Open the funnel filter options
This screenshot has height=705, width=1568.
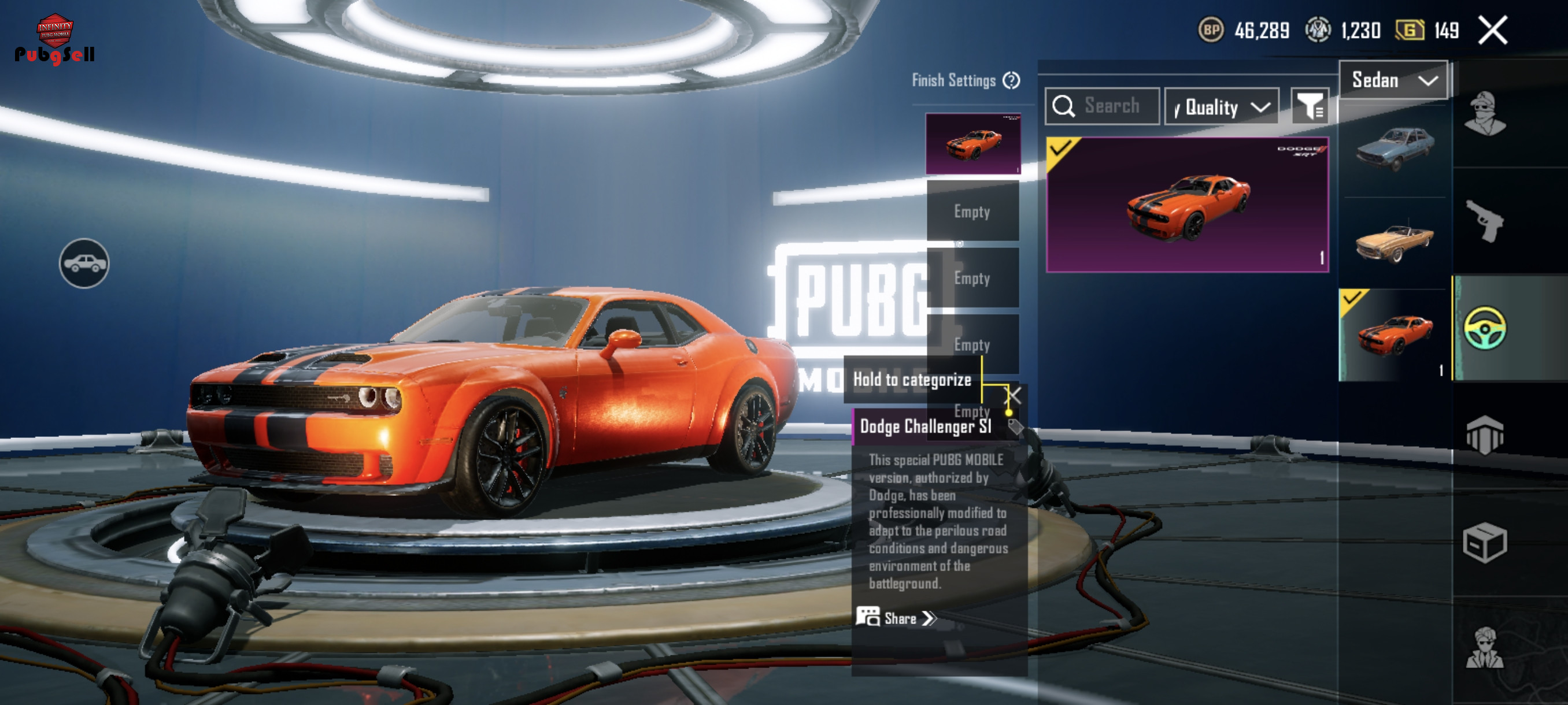[x=1310, y=107]
